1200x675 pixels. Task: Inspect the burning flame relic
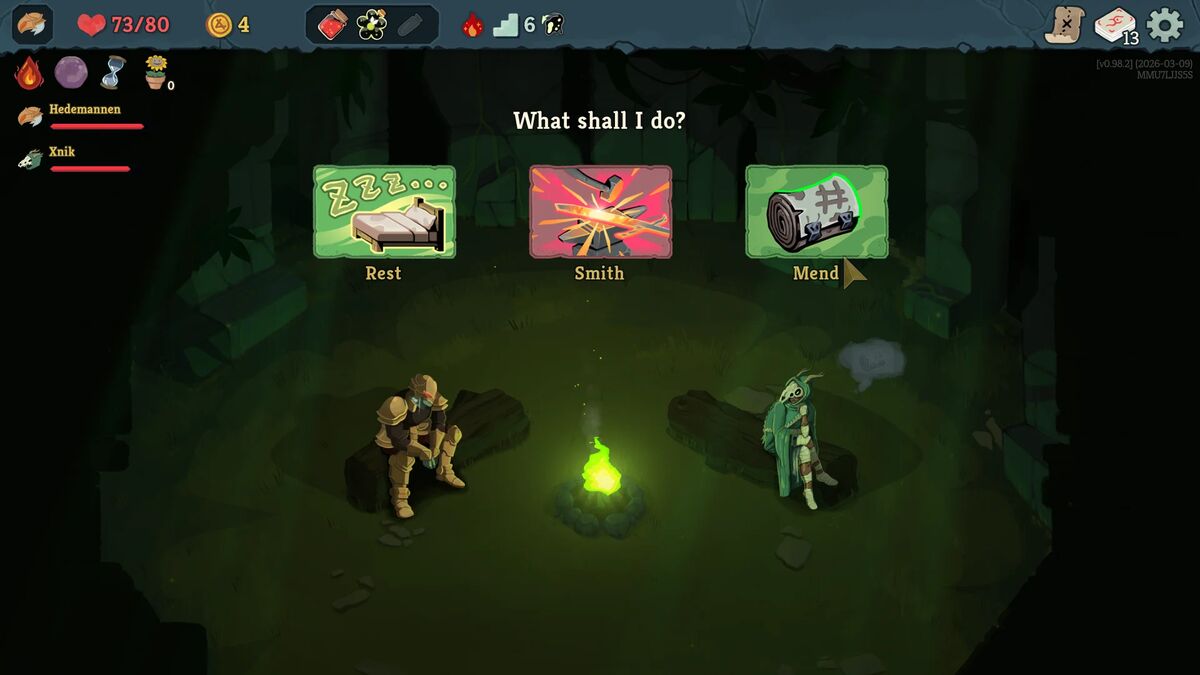[30, 73]
